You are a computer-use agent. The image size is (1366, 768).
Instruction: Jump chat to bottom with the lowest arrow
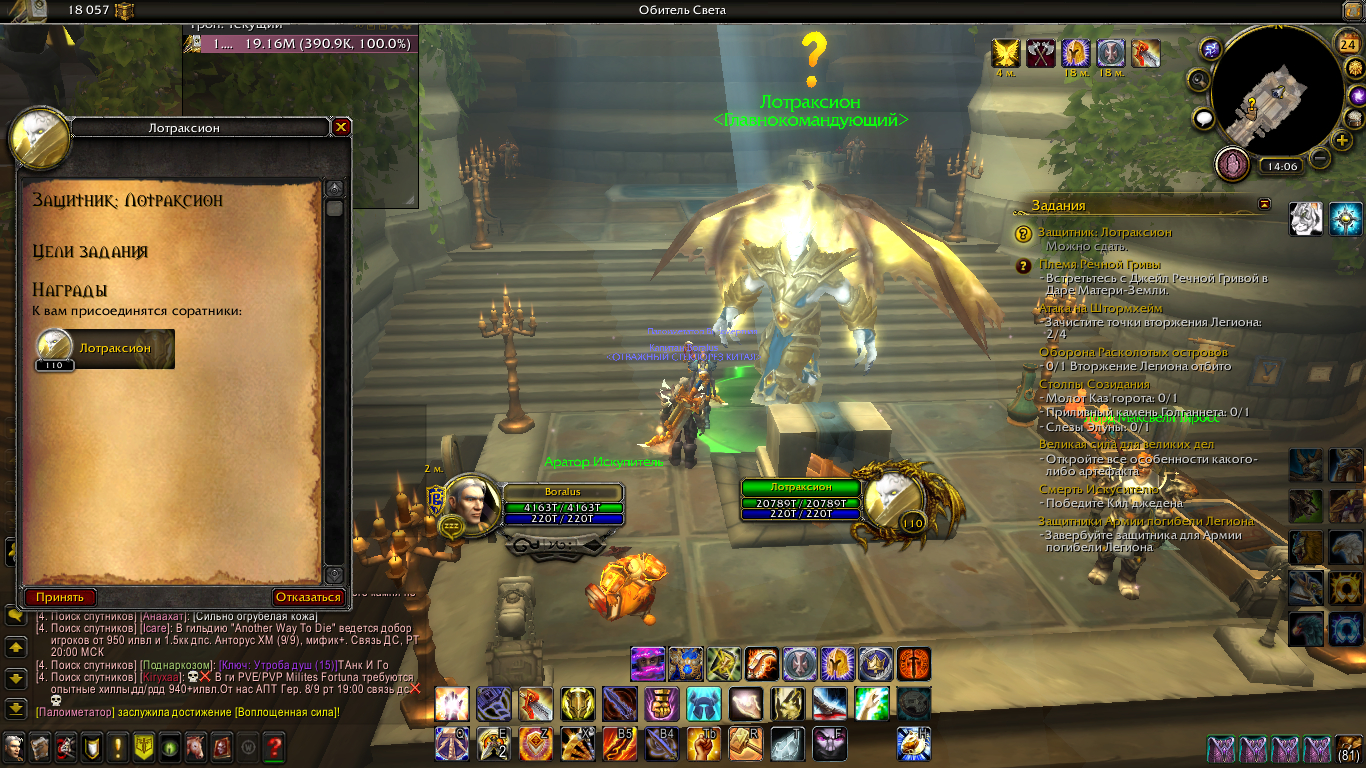16,708
